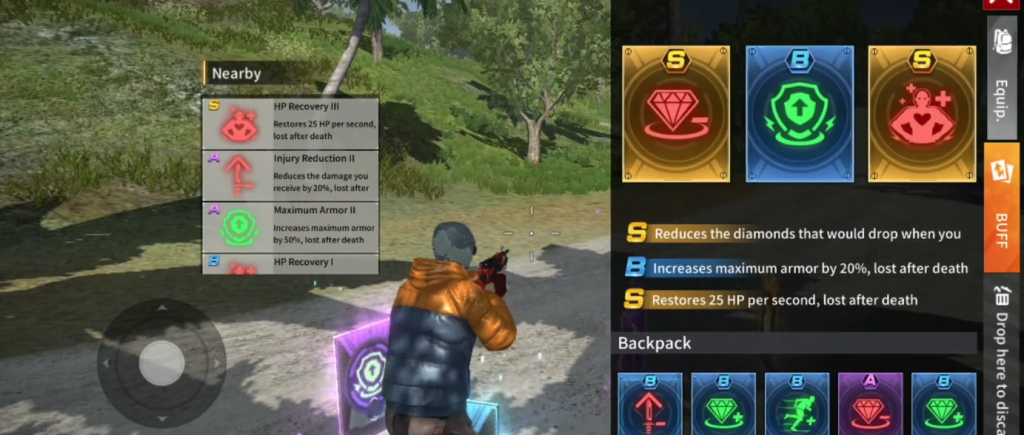Switch to the Equip. tab
The width and height of the screenshot is (1024, 435).
click(x=1002, y=81)
